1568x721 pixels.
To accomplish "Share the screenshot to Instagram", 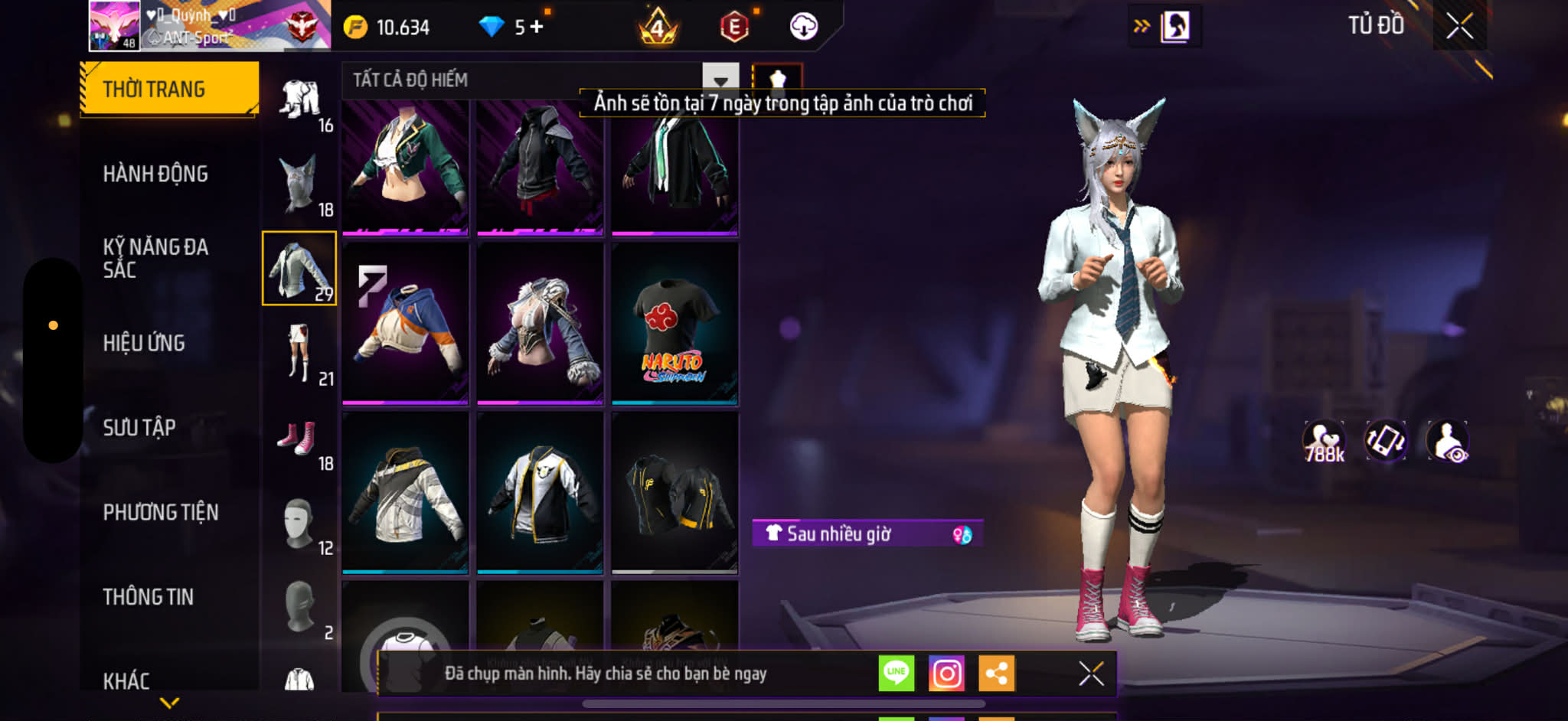I will click(946, 674).
